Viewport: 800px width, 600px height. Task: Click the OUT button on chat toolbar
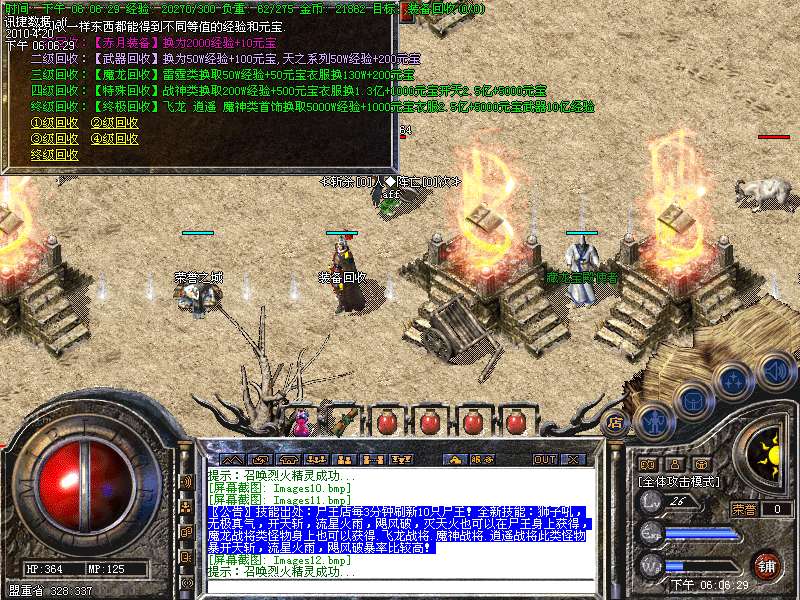point(544,459)
